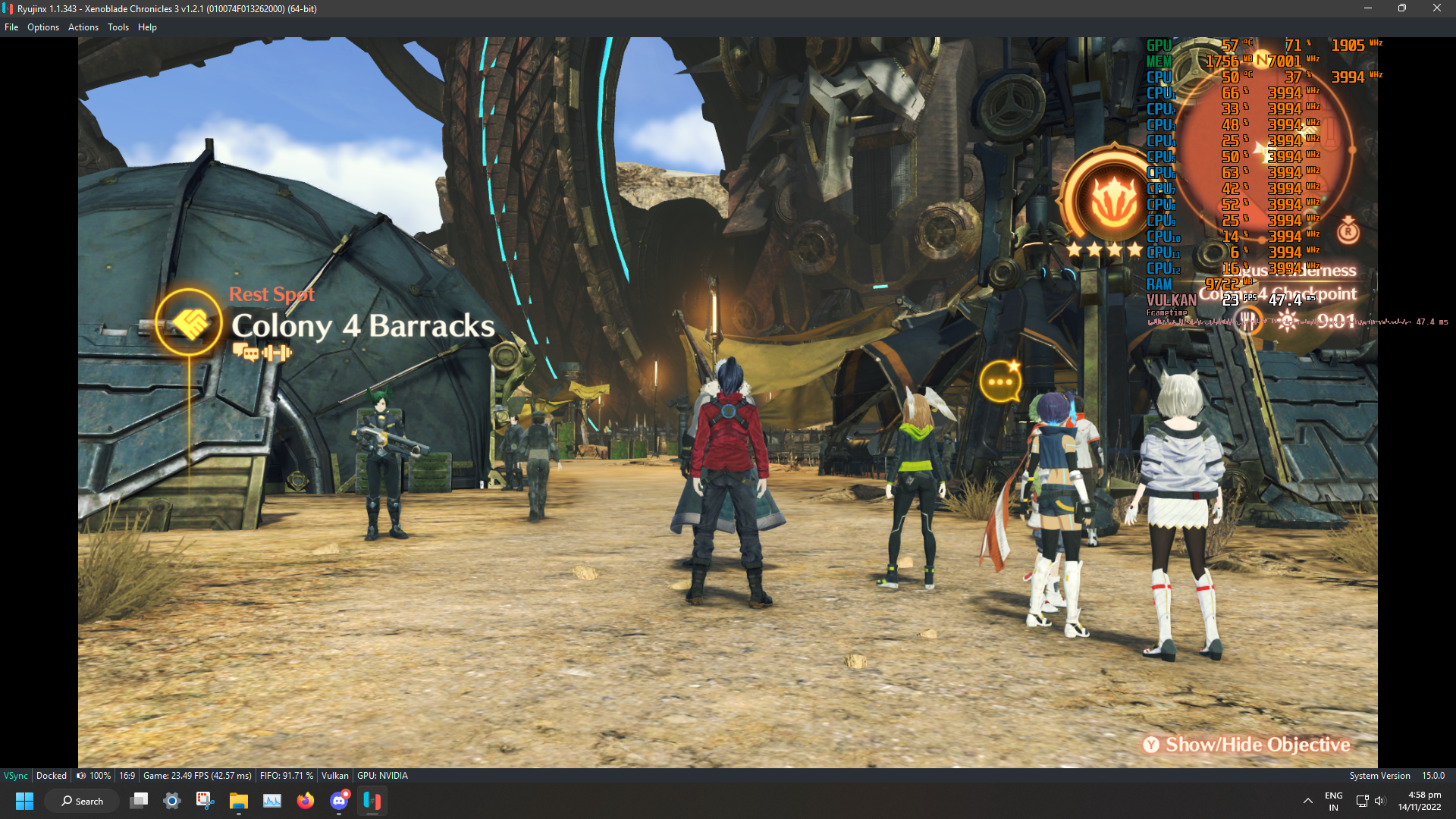
Task: Toggle VSync in the emulator status bar
Action: pos(16,776)
